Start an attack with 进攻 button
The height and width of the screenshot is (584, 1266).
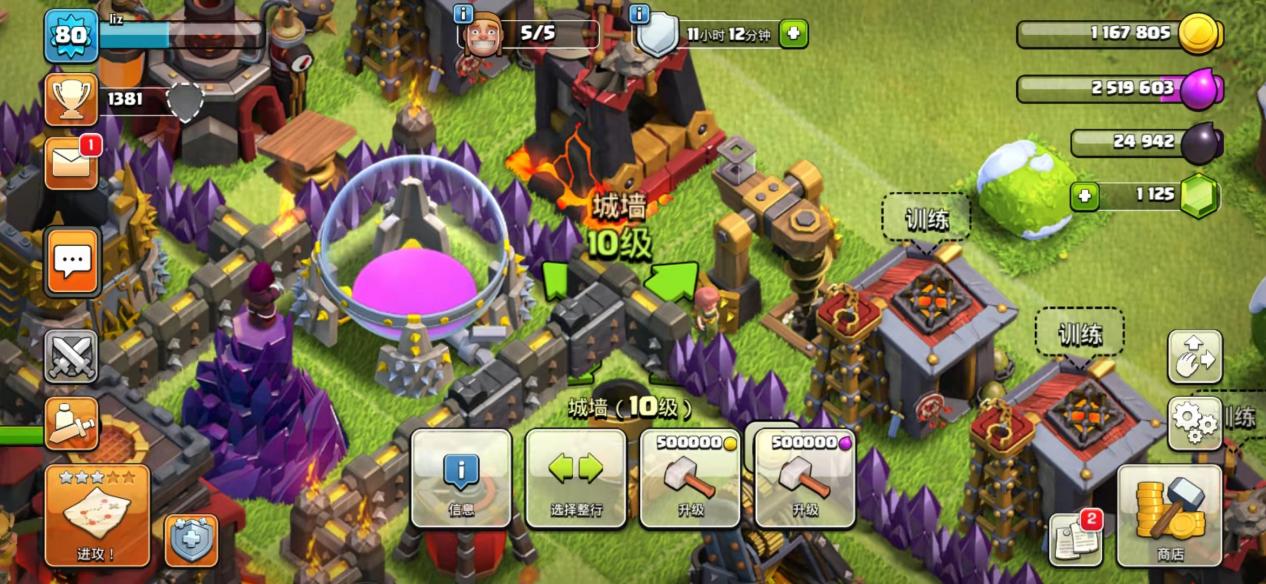coord(97,516)
